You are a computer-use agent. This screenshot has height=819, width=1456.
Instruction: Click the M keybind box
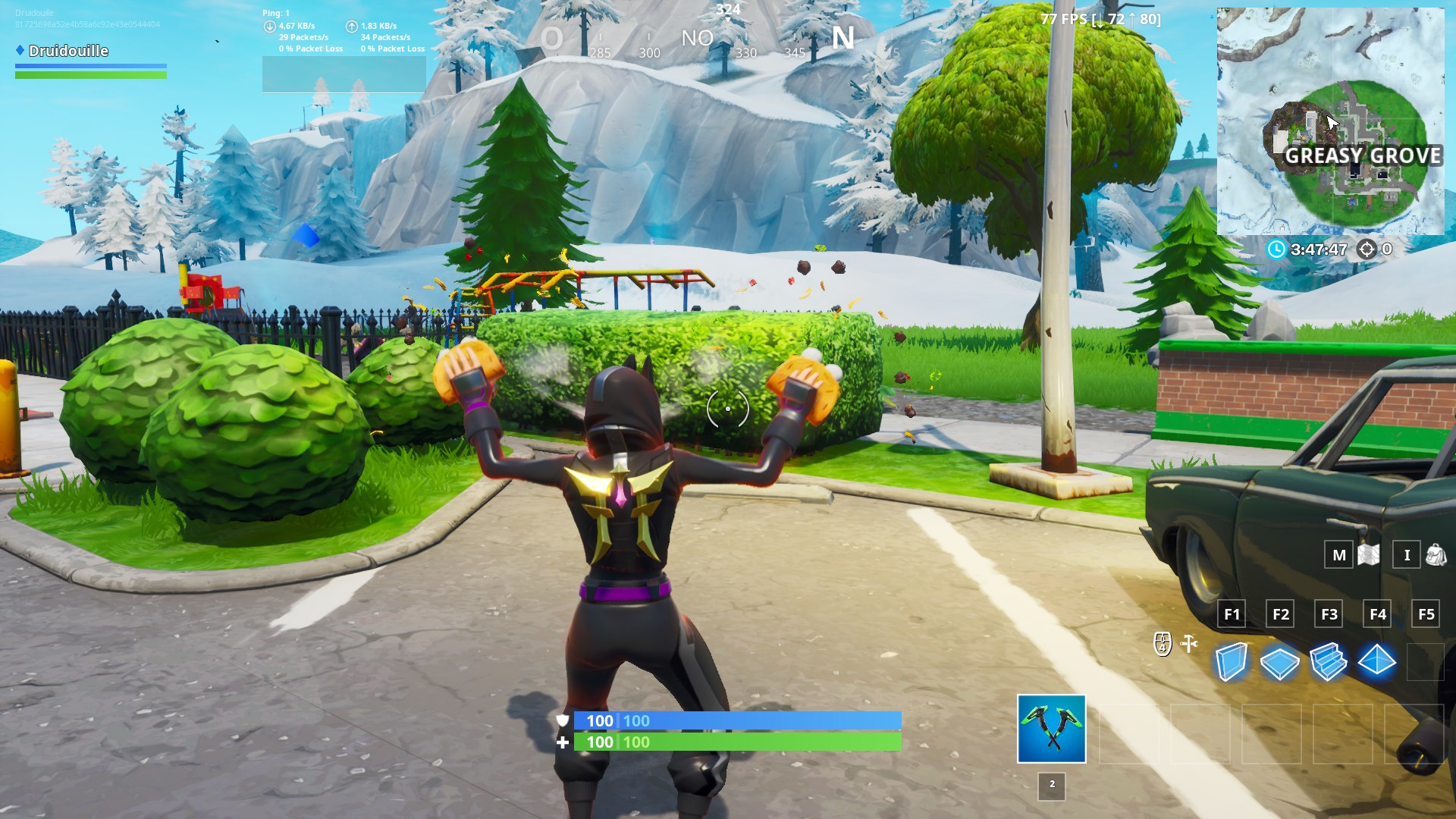(x=1338, y=554)
